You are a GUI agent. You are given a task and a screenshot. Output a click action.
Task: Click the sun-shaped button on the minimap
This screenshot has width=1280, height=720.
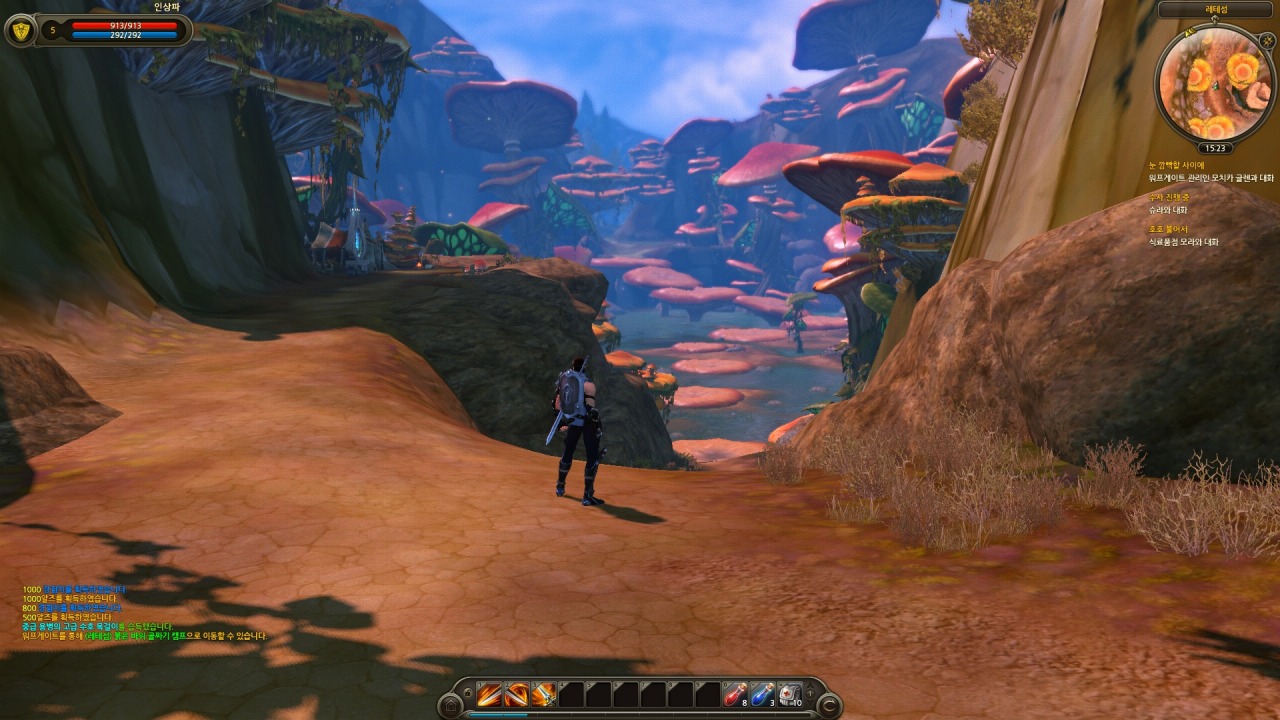click(x=1266, y=41)
